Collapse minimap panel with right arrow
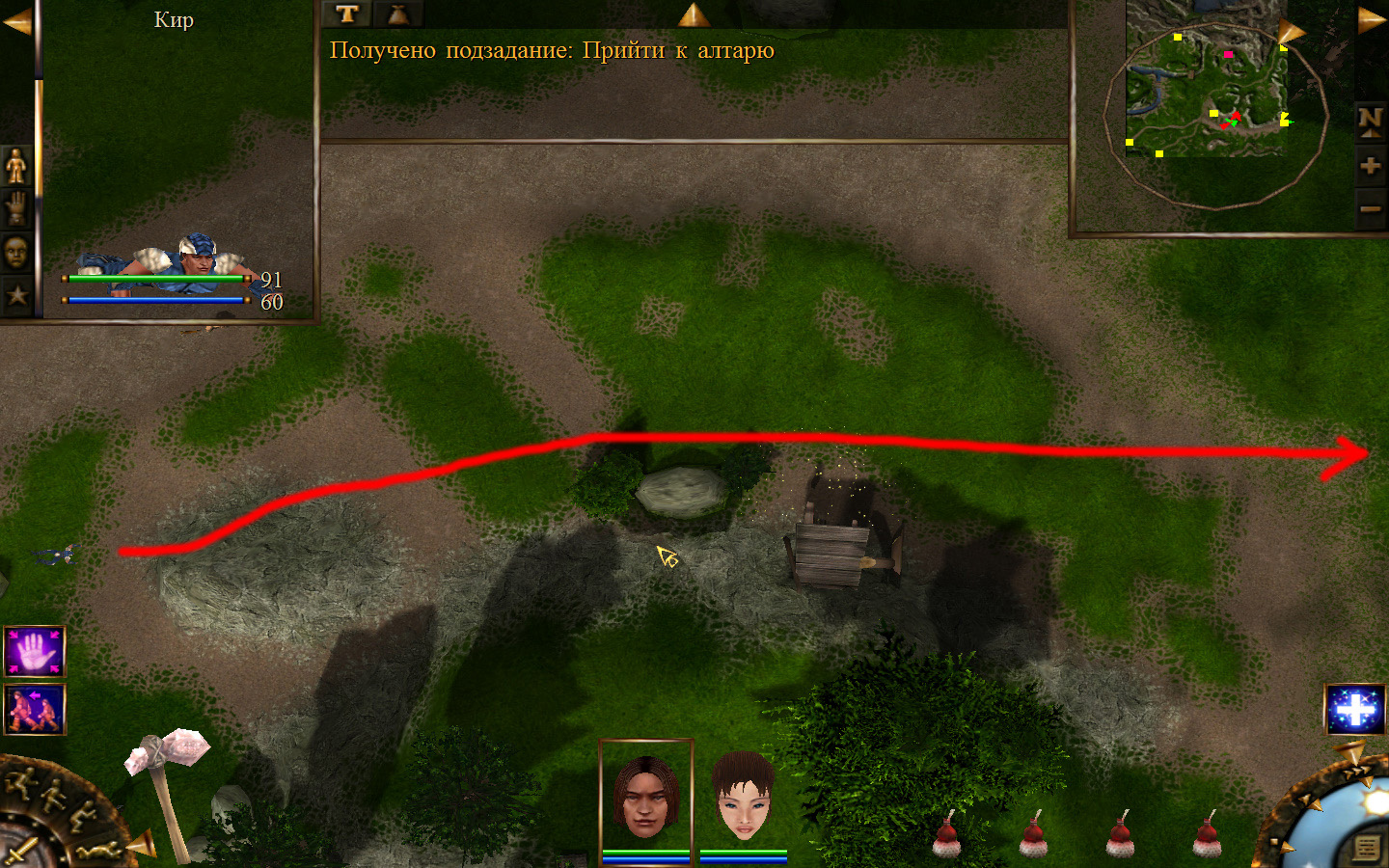1389x868 pixels. click(x=1371, y=21)
